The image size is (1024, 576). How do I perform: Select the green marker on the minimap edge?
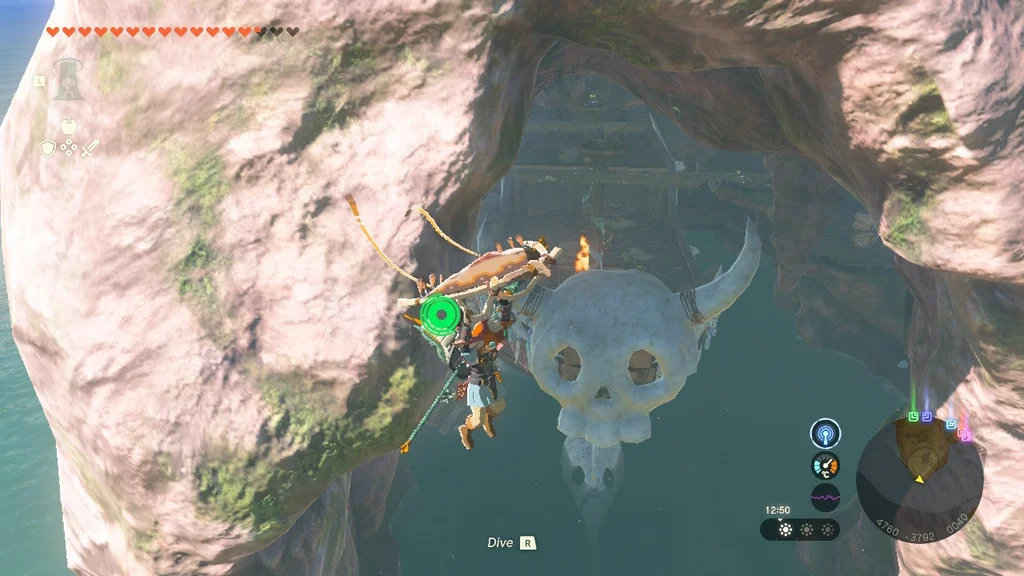coord(913,416)
